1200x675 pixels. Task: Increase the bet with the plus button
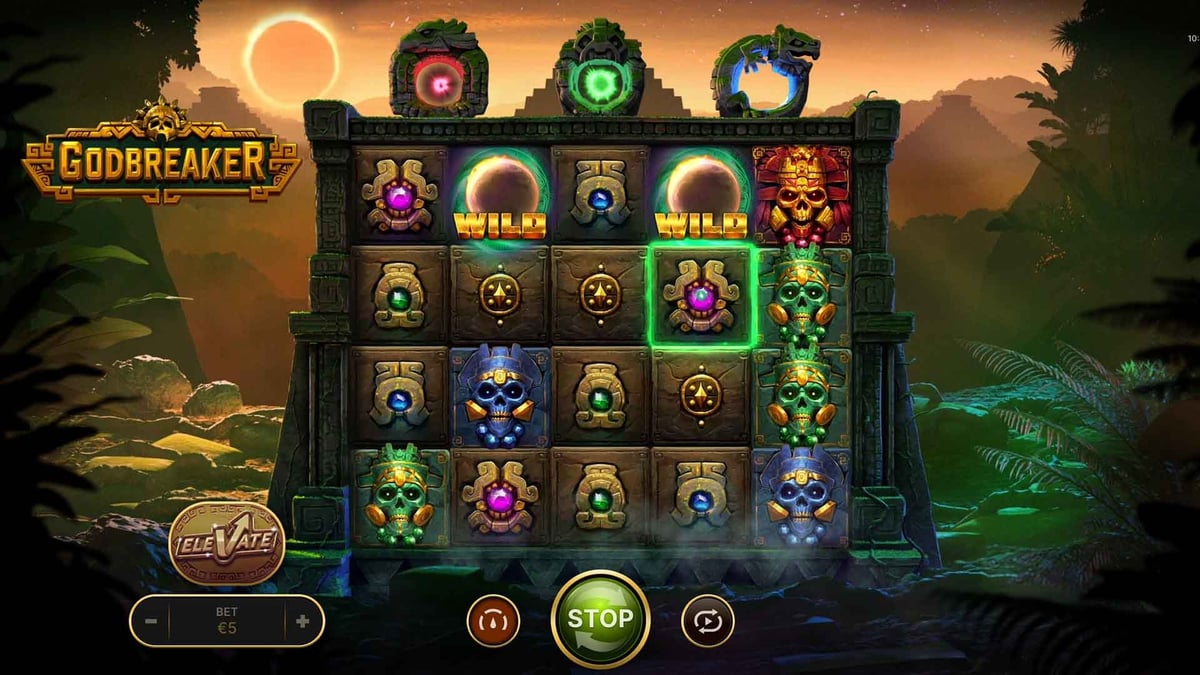pos(302,621)
